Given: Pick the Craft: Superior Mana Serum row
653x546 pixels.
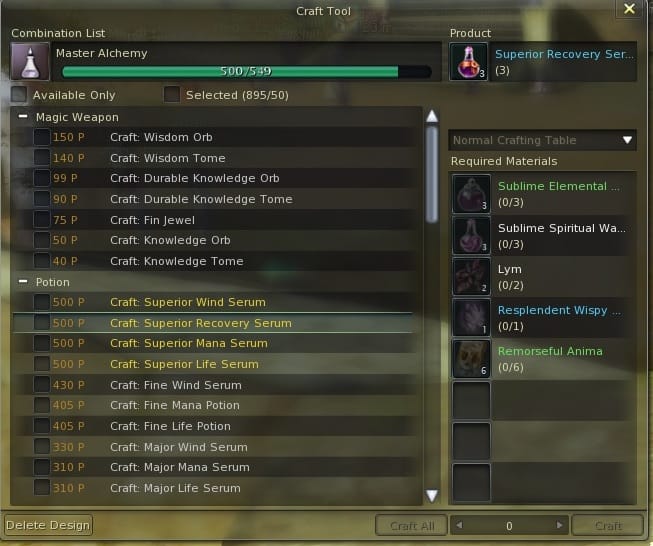Looking at the screenshot, I should click(188, 343).
